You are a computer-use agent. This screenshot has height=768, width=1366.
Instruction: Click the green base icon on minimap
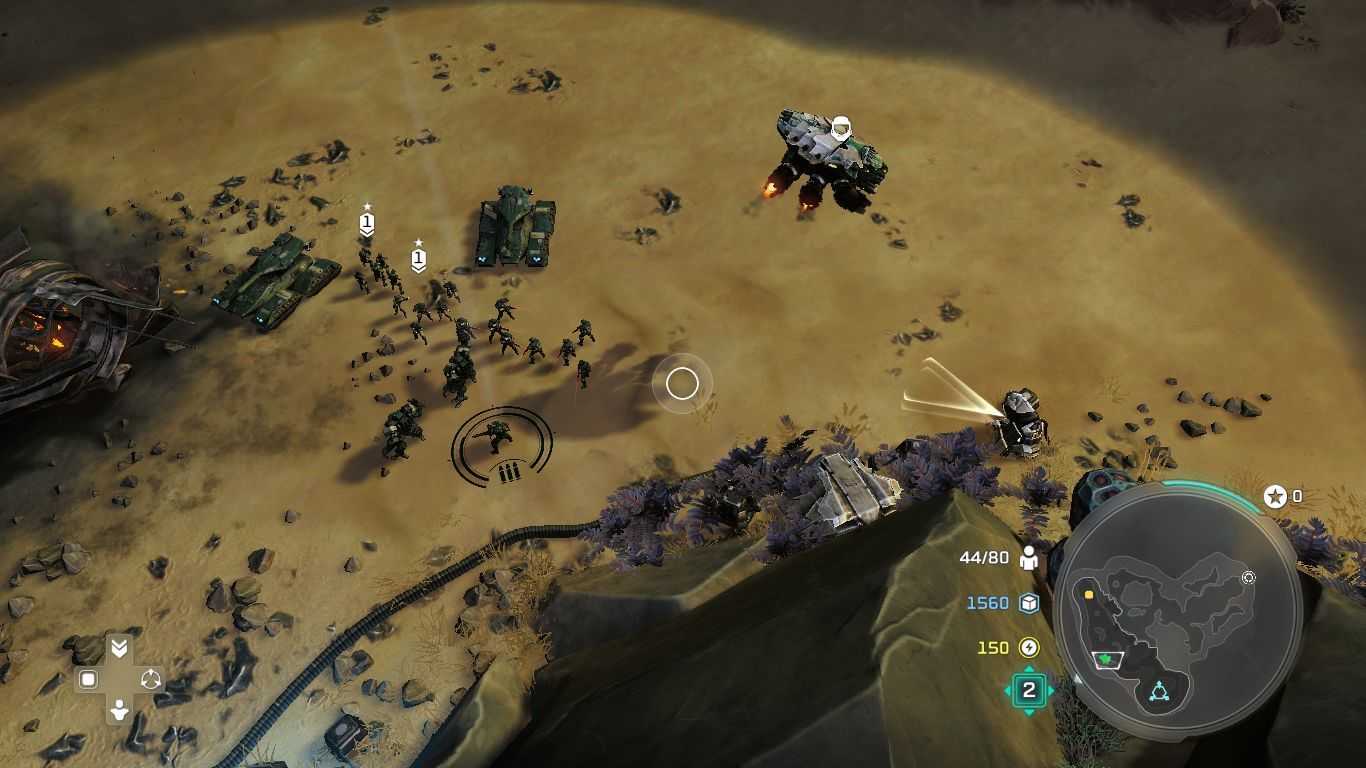pos(1107,659)
